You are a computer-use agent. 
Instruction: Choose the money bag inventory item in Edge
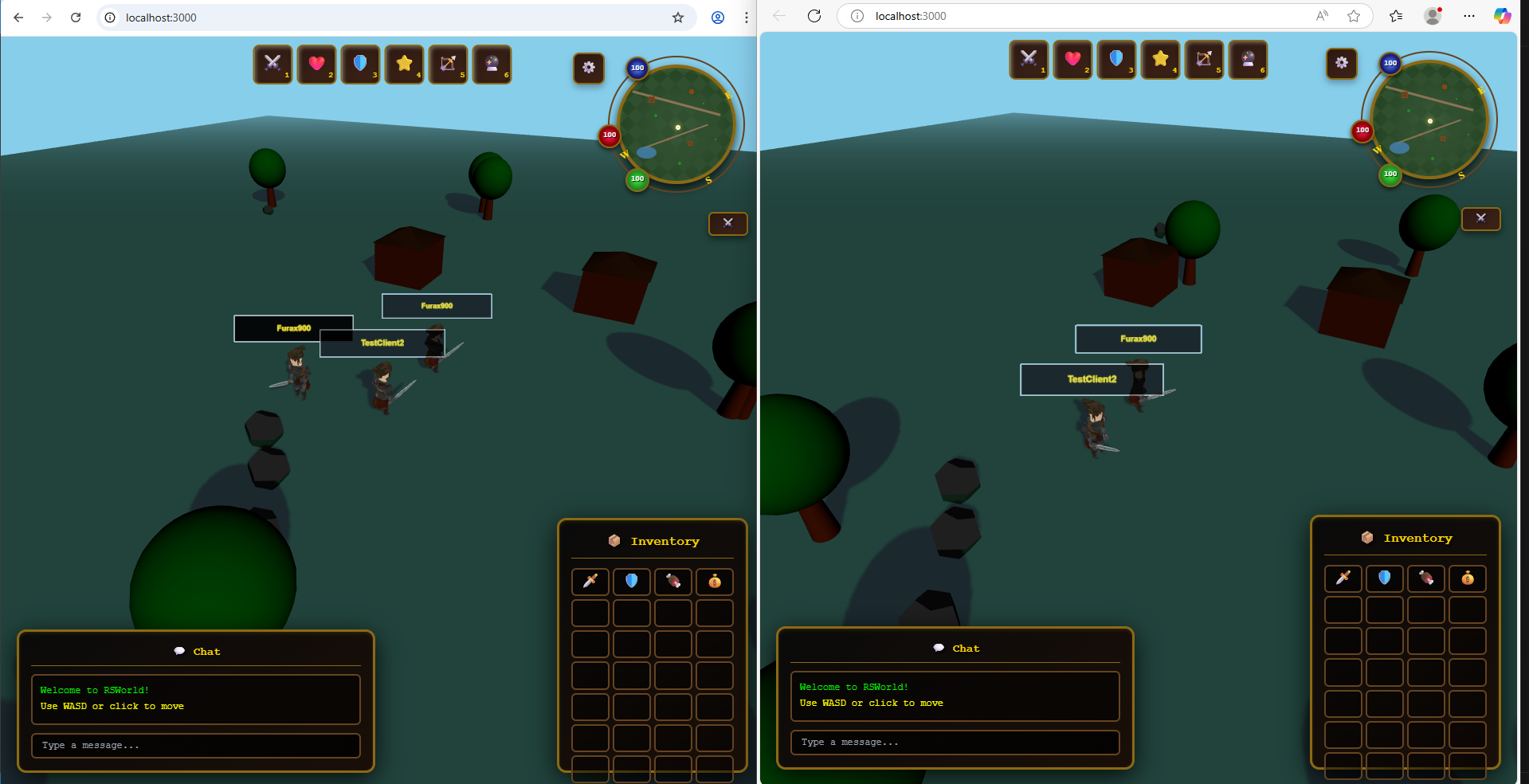click(1468, 578)
